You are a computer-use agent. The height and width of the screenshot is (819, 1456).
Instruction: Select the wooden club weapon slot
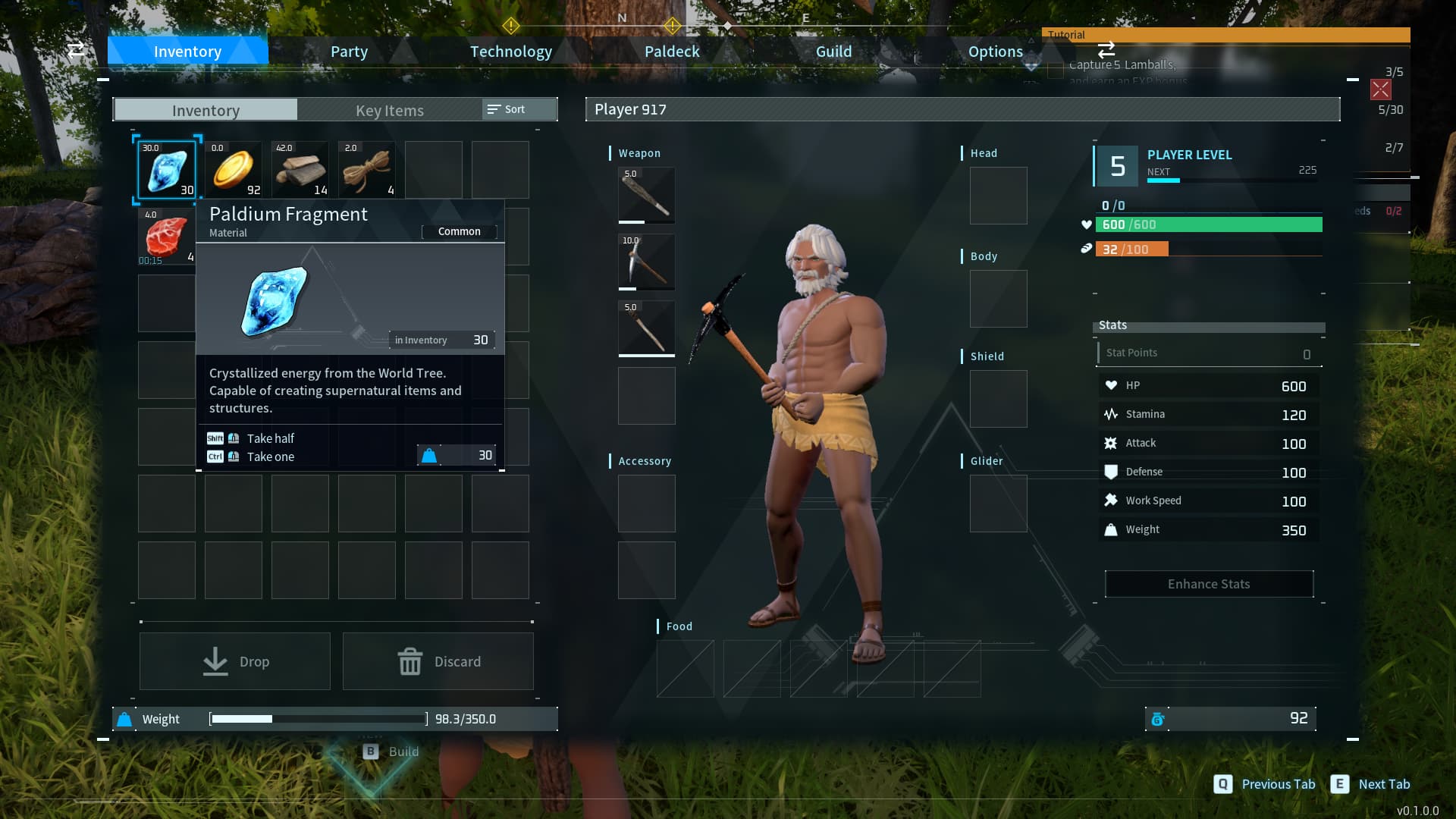646,195
